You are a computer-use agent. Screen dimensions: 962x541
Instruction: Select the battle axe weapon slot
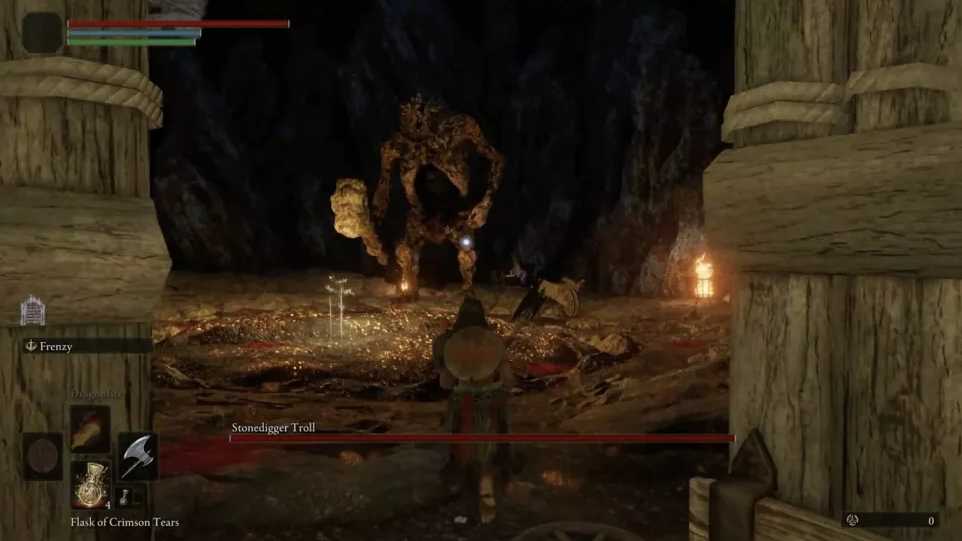(137, 455)
